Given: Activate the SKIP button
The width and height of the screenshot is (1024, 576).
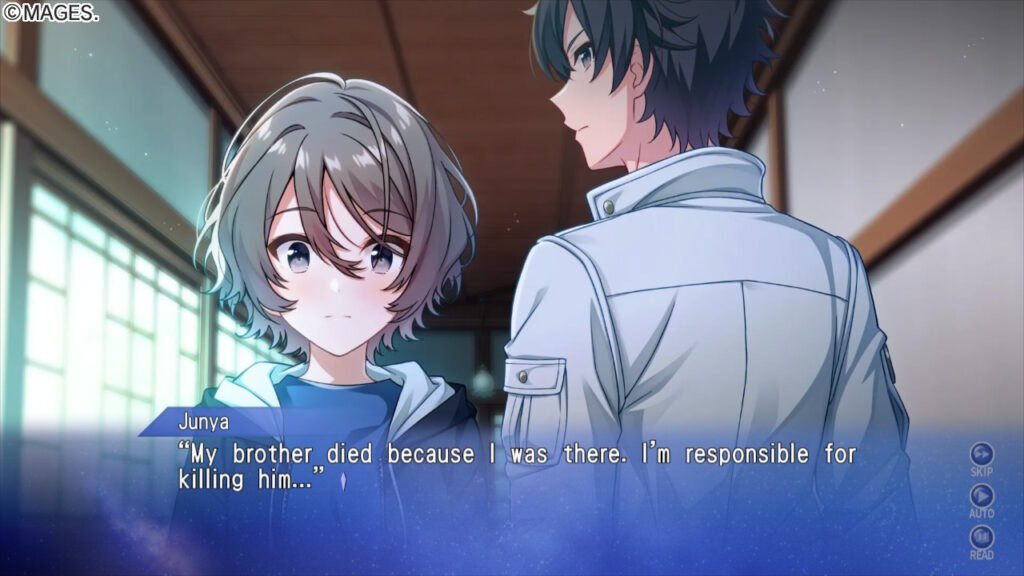Looking at the screenshot, I should 982,455.
